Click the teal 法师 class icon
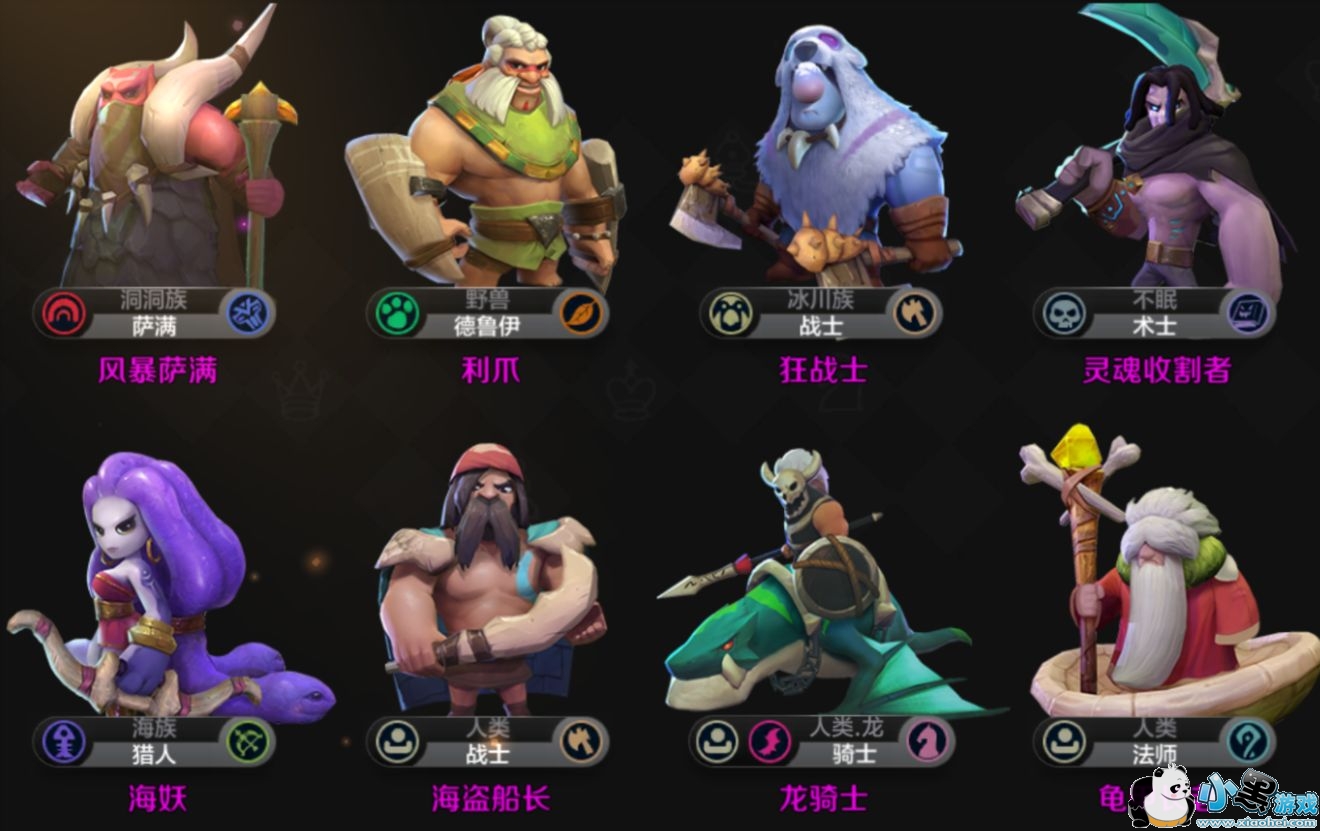1320x831 pixels. click(x=1248, y=742)
